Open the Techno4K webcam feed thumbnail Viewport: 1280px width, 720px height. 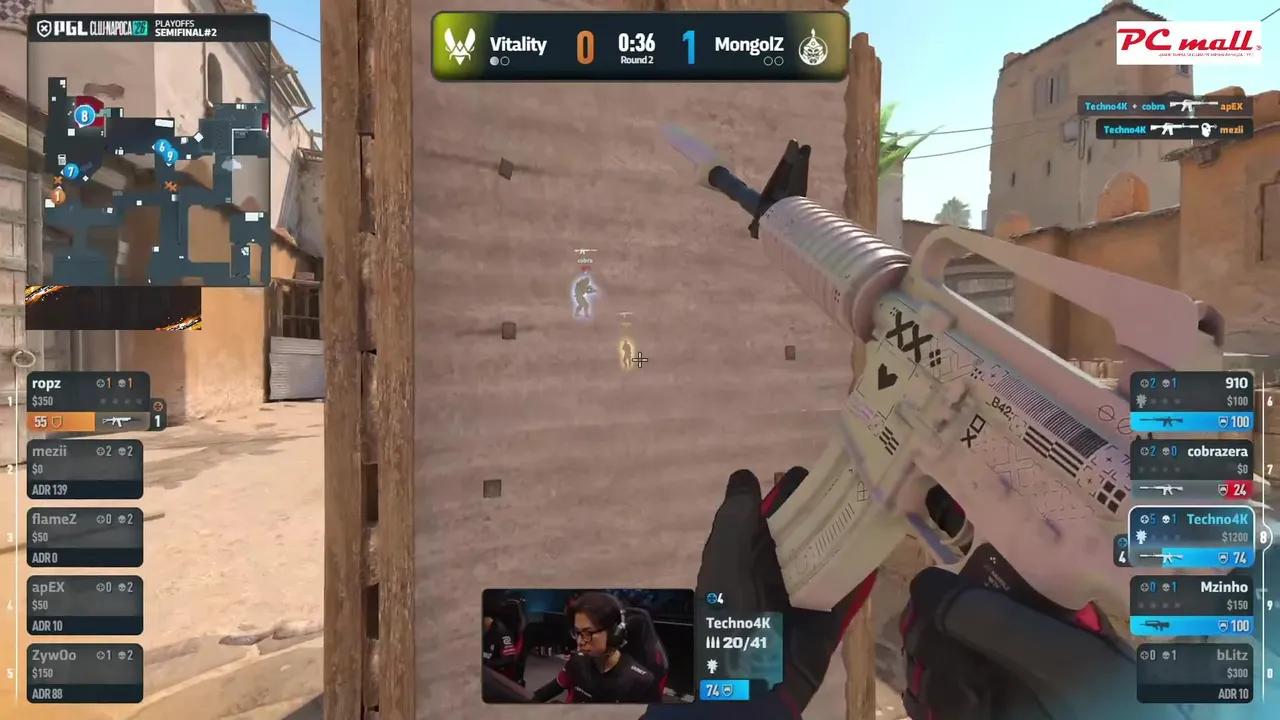(585, 645)
